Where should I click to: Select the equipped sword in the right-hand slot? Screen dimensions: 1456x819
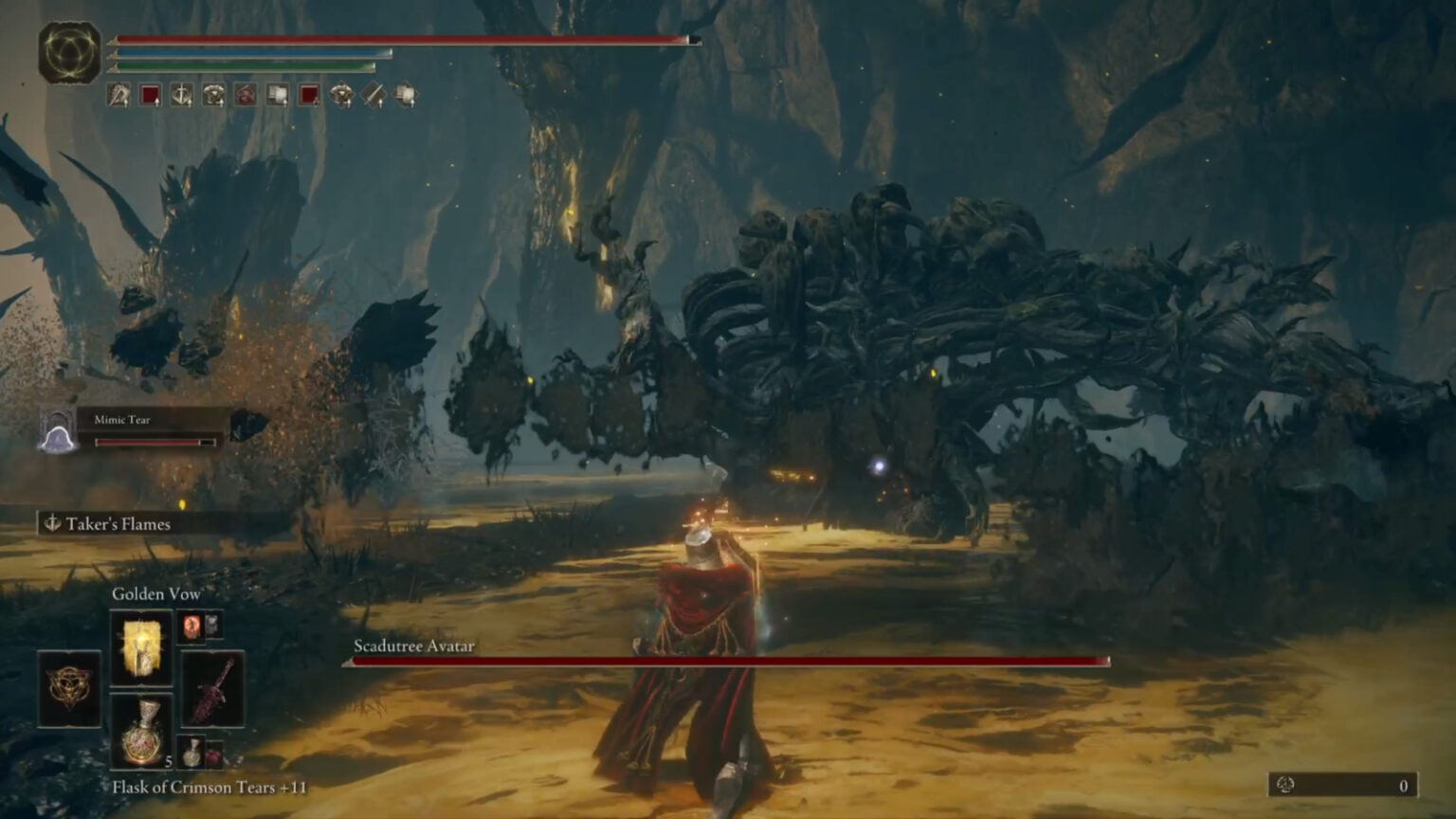click(x=210, y=689)
